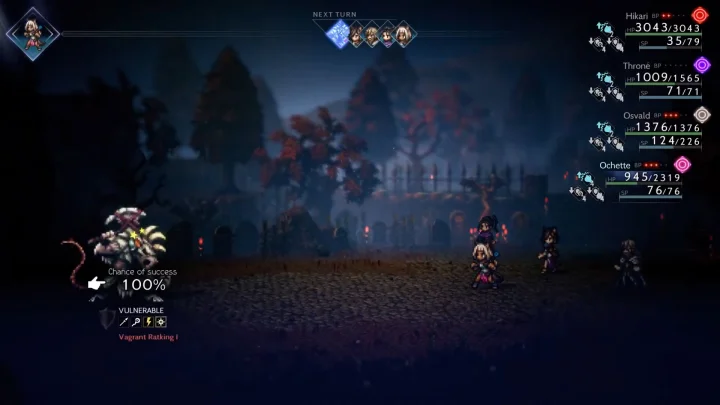Click Throné's purple latent power orb
This screenshot has width=720, height=405.
pos(702,65)
